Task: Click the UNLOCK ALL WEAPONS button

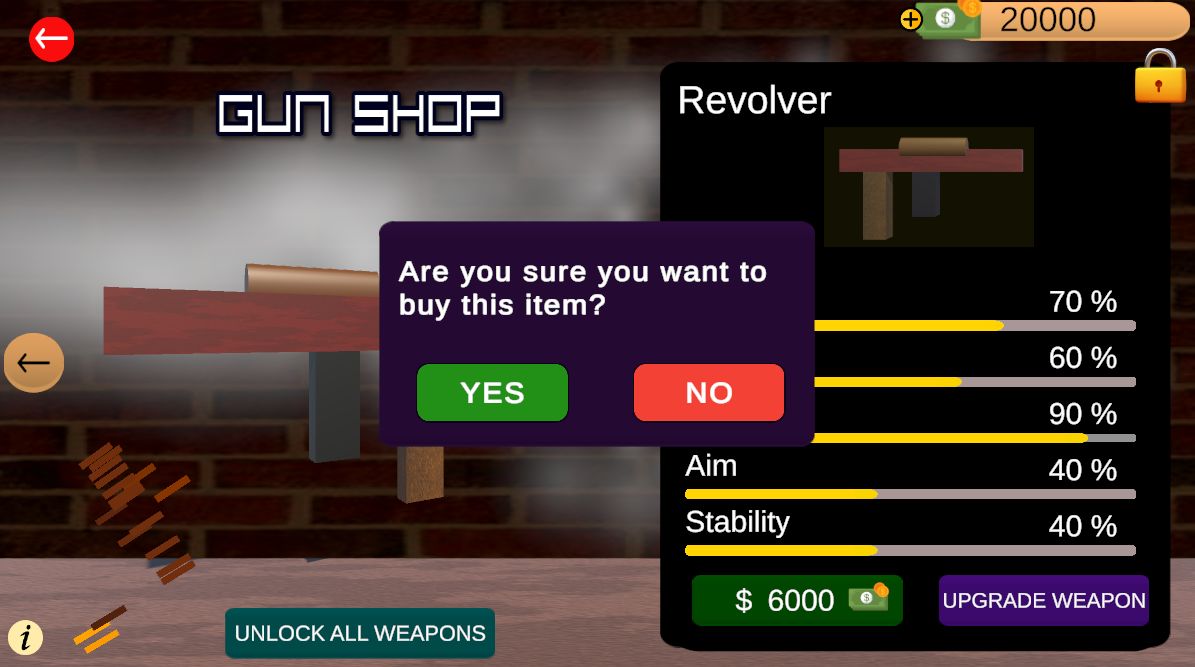Action: click(360, 633)
